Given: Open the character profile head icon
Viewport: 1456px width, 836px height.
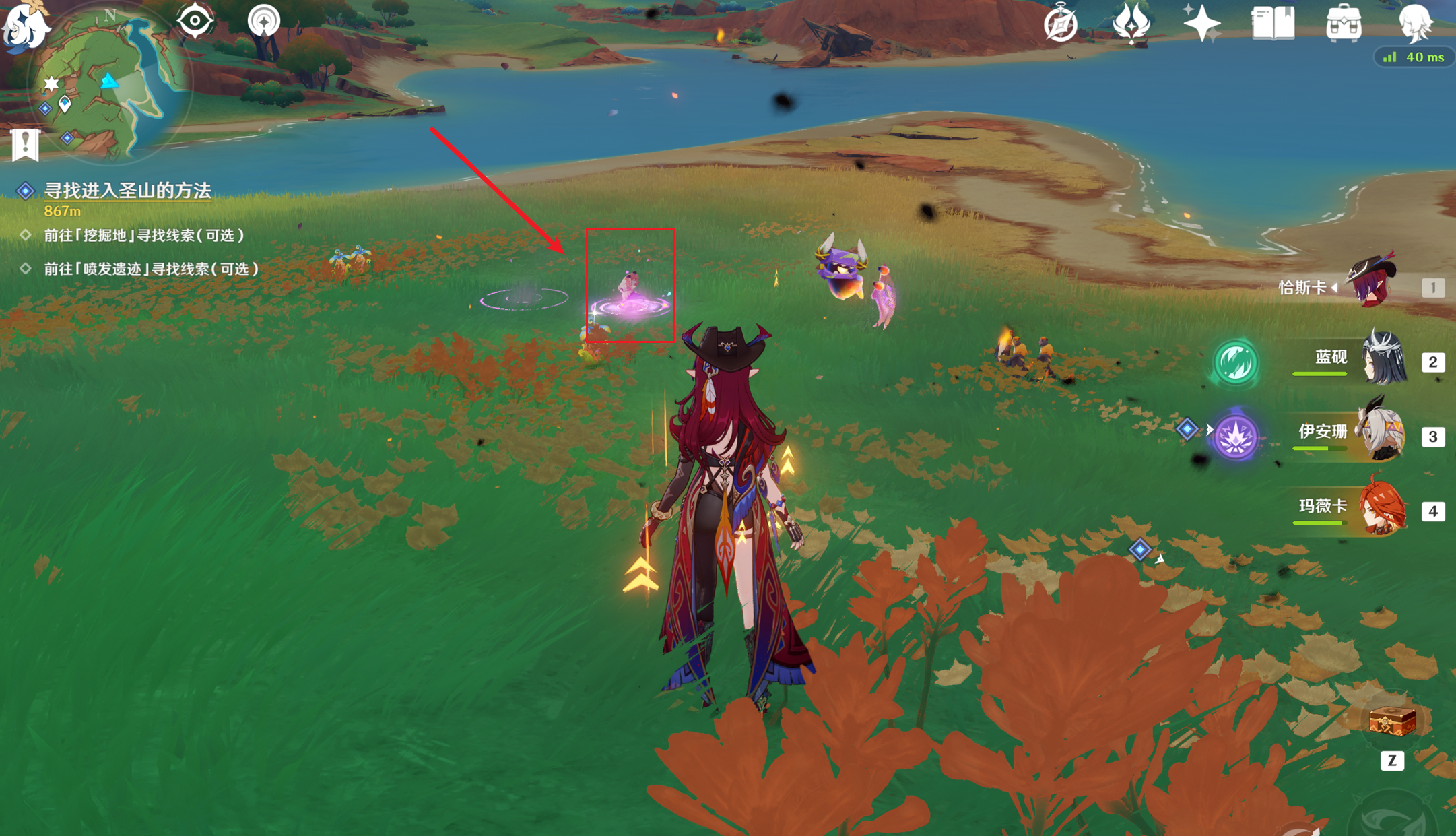Looking at the screenshot, I should [x=1415, y=24].
